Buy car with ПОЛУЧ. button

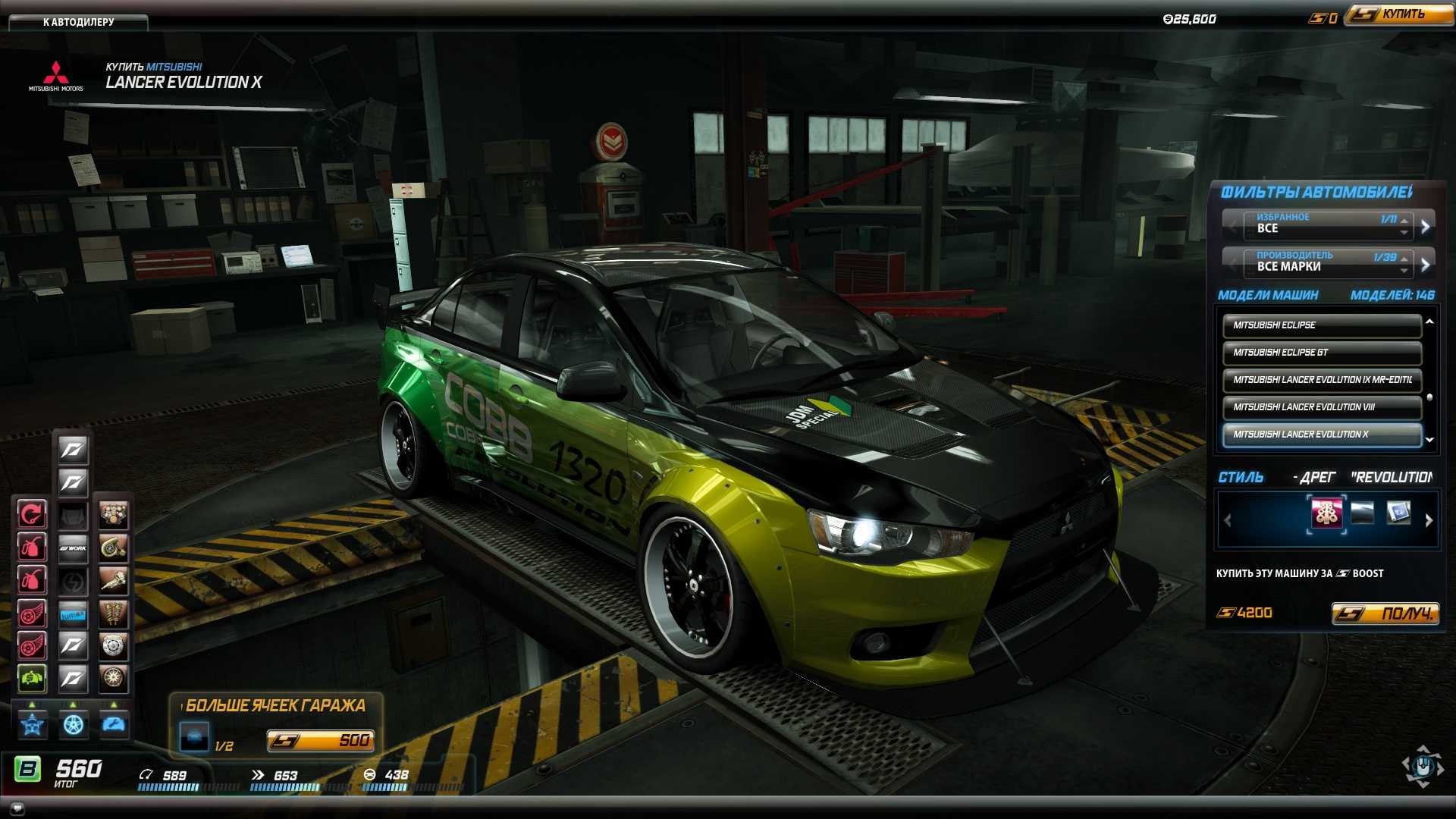pyautogui.click(x=1384, y=613)
